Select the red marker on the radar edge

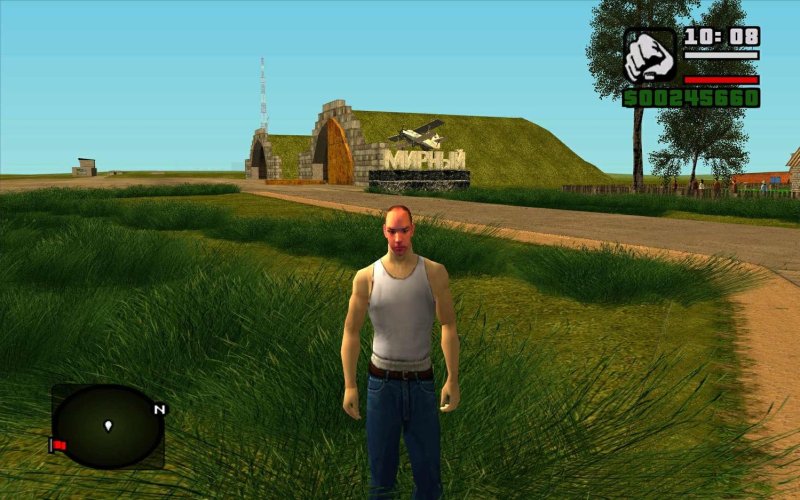(59, 445)
